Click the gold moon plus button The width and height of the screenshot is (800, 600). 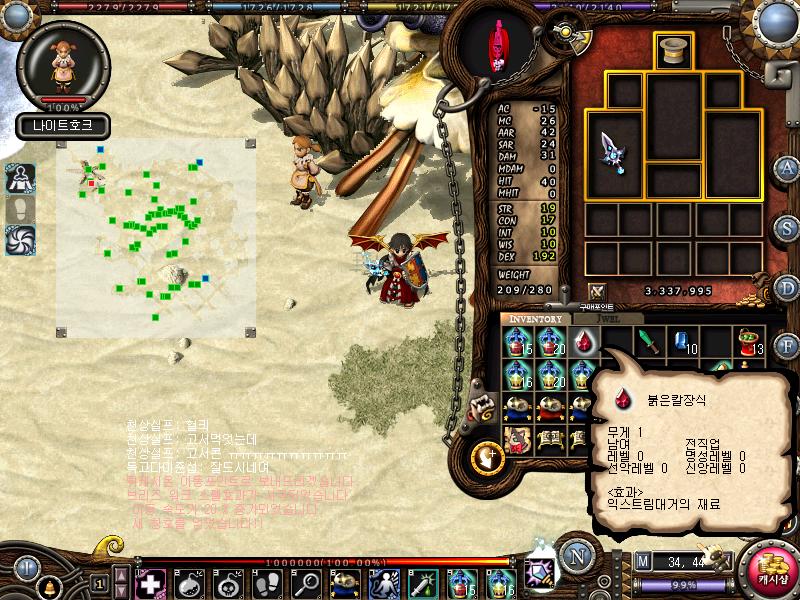490,456
